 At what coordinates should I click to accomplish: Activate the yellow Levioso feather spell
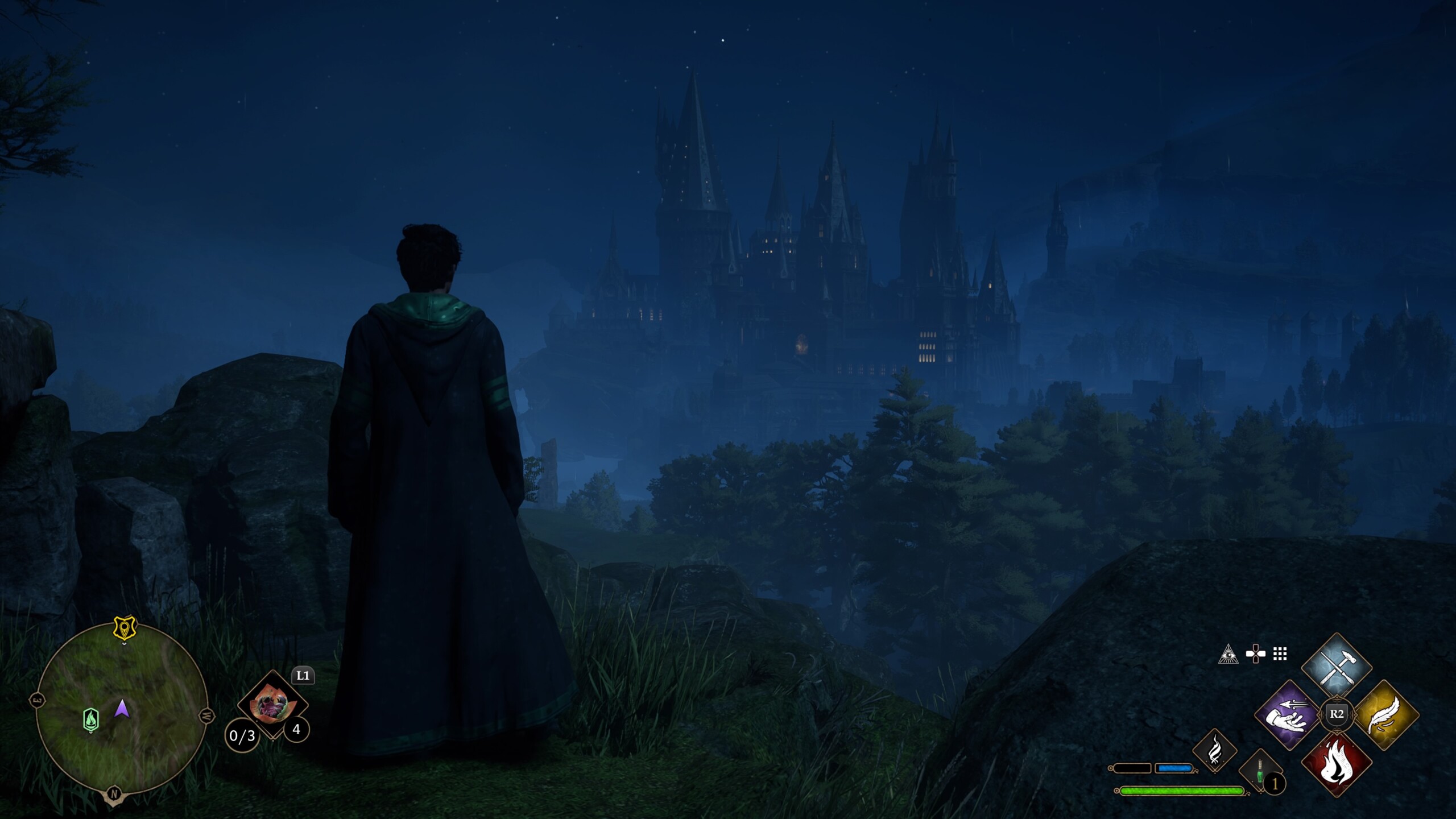pos(1385,714)
